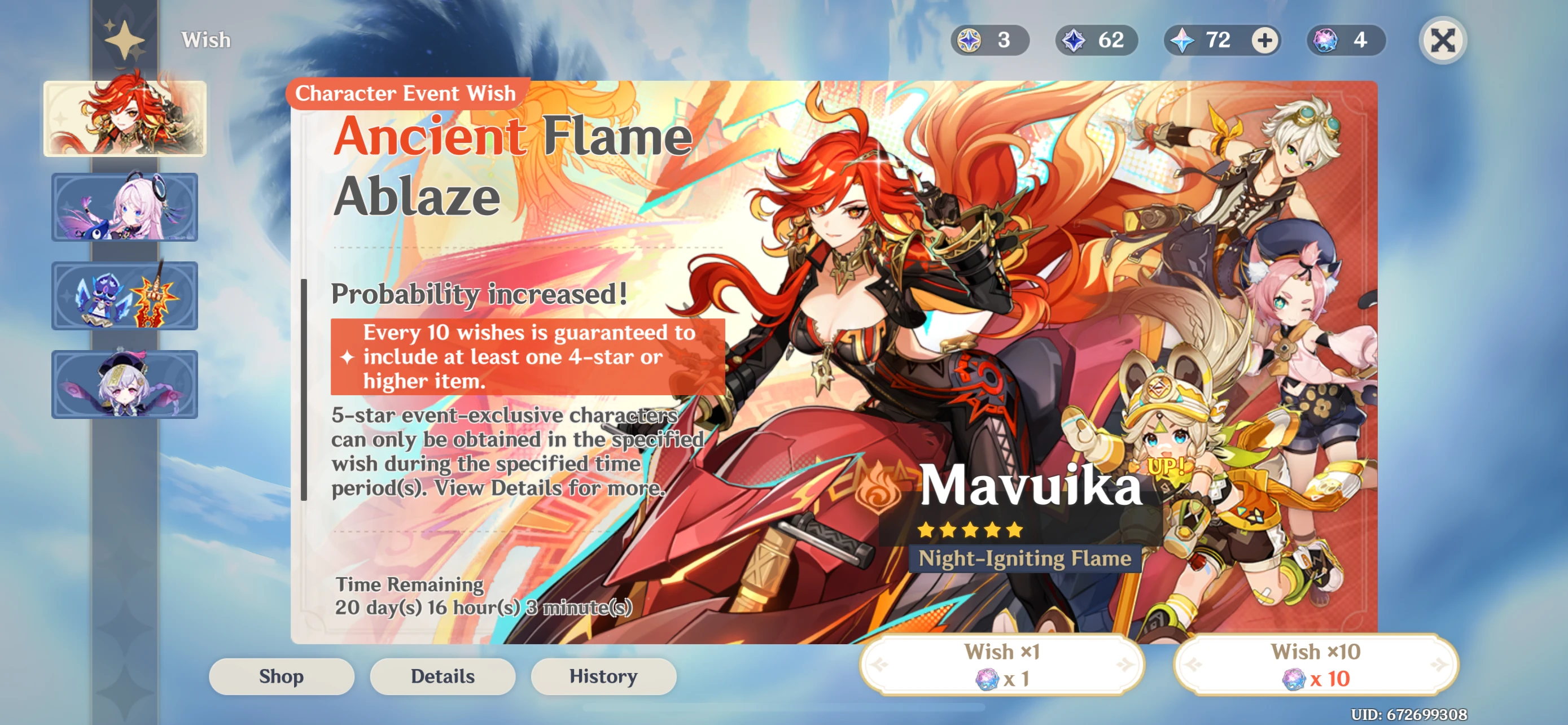
Task: Select the Ancient Flame Ablaze banner thumbnail
Action: (x=124, y=119)
